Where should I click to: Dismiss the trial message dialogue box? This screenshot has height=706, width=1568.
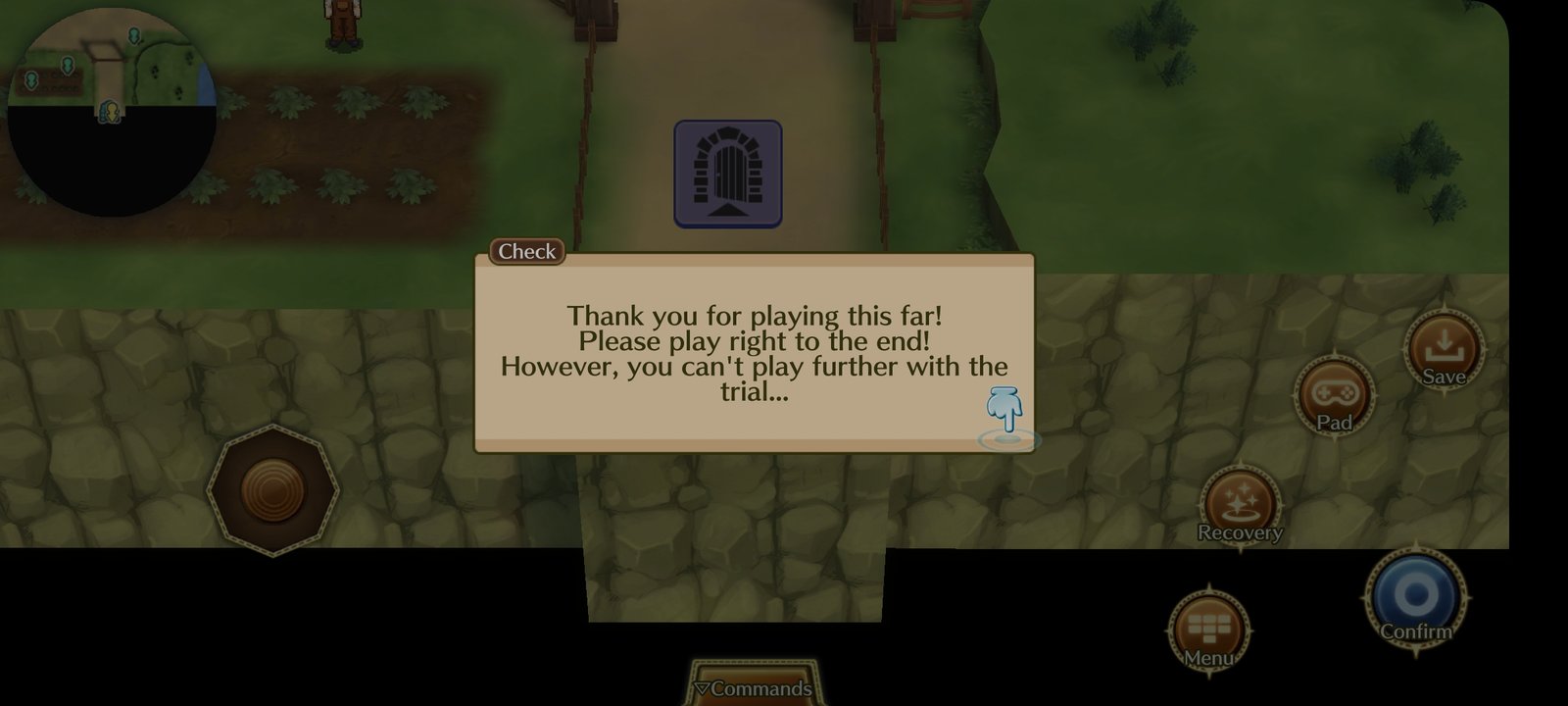(x=755, y=353)
